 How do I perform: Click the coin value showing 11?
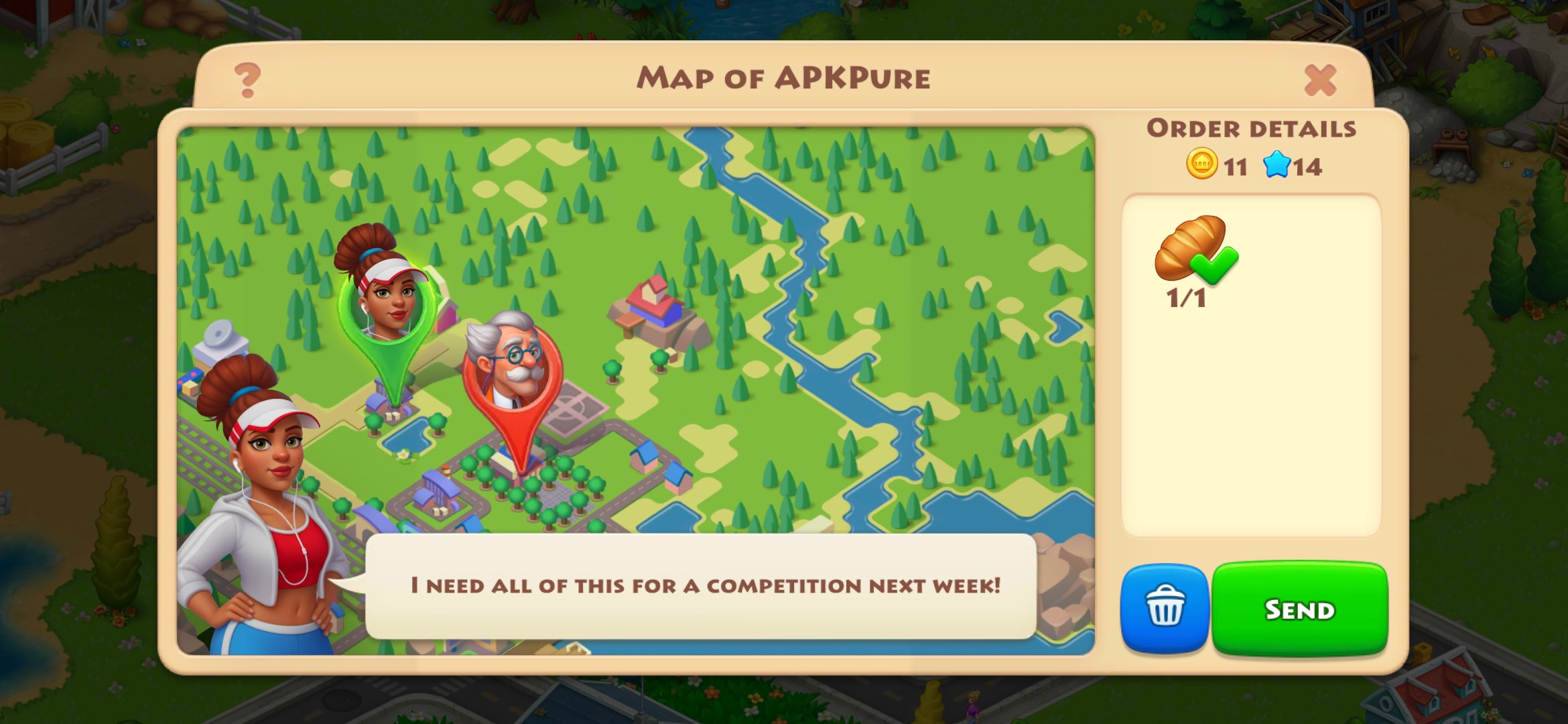click(1237, 168)
